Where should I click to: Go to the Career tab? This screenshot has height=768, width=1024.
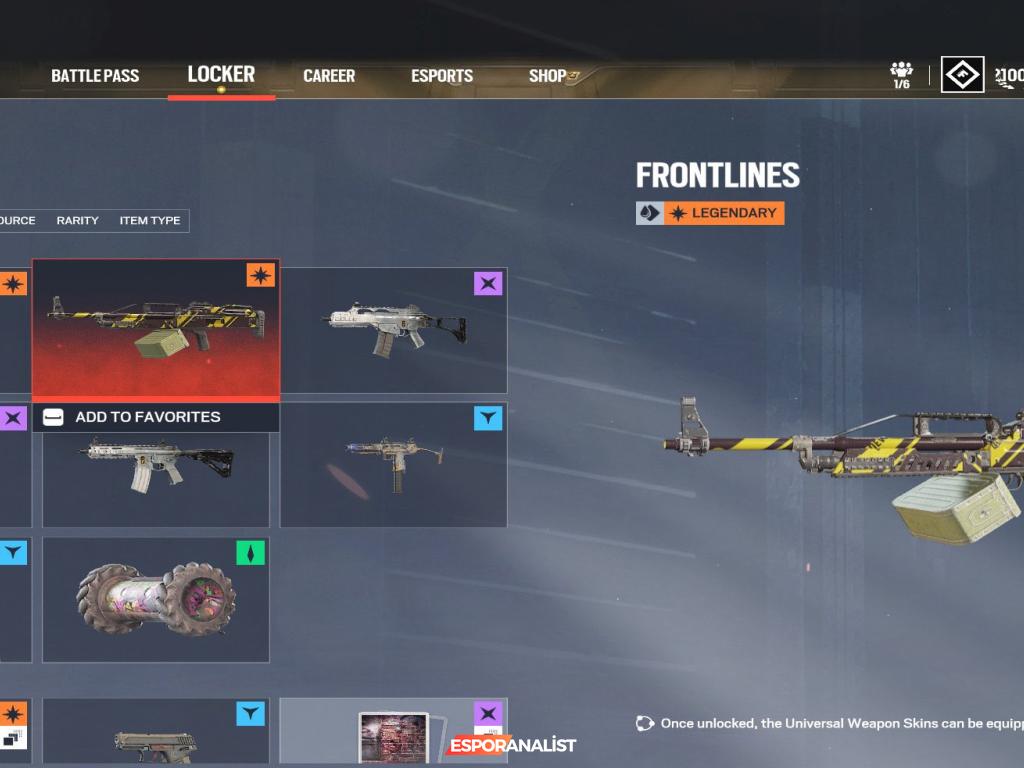tap(329, 76)
